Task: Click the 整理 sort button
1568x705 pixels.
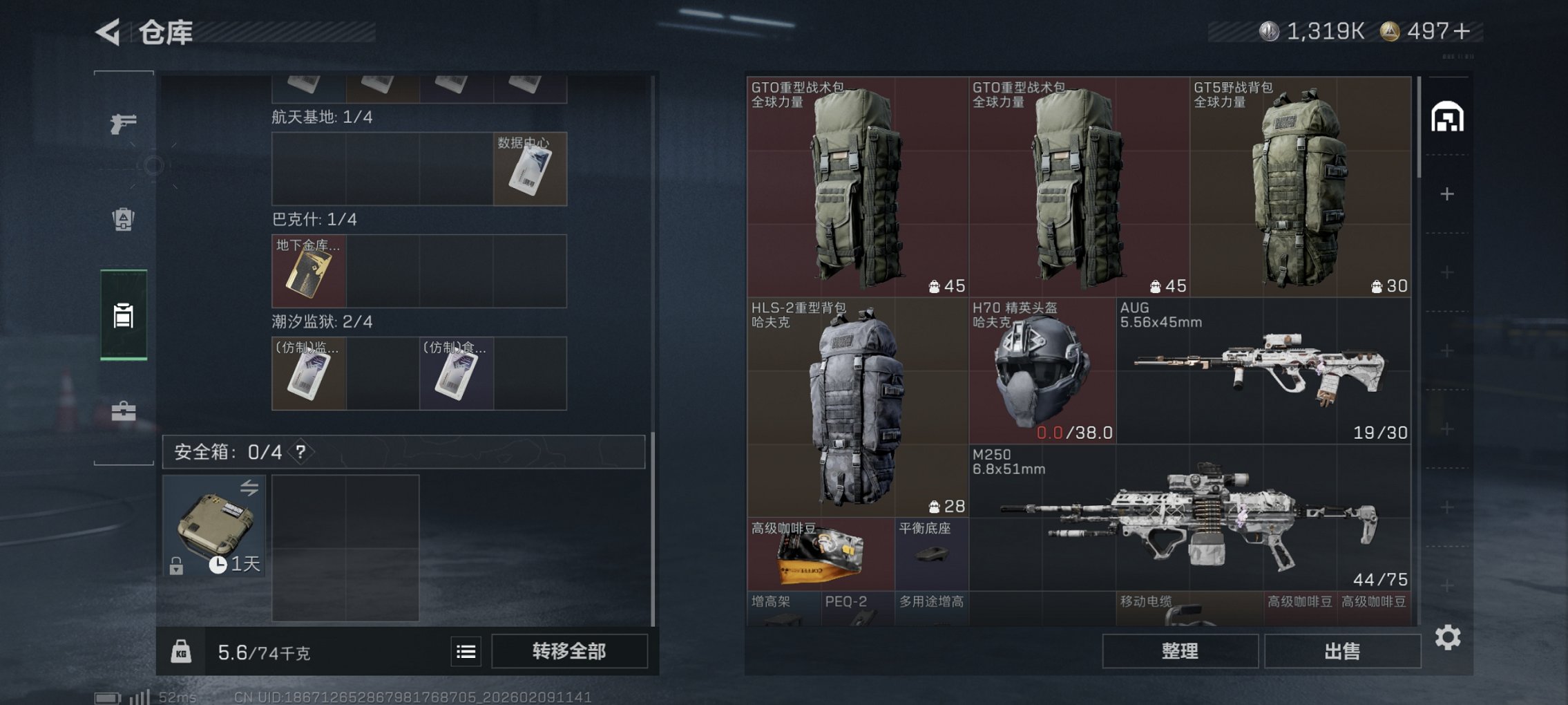Action: coord(1179,650)
